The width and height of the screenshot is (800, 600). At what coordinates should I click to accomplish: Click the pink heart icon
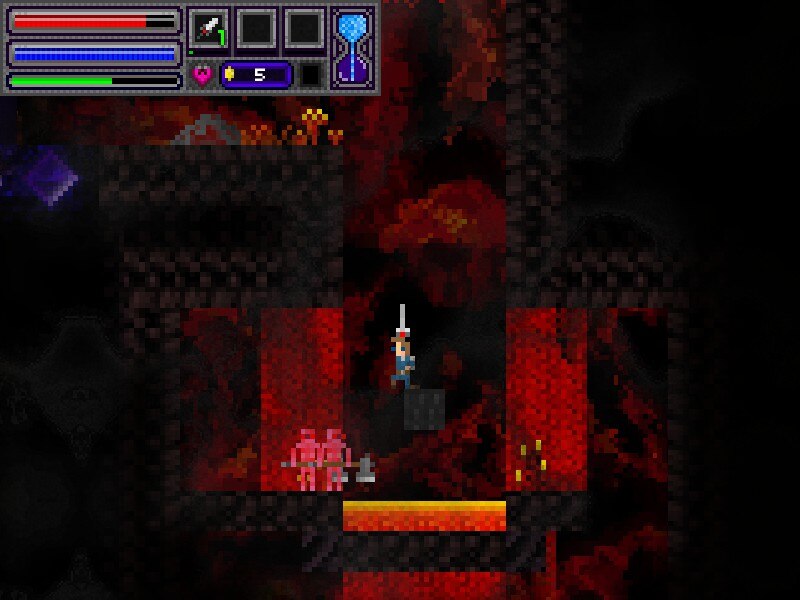[x=202, y=75]
